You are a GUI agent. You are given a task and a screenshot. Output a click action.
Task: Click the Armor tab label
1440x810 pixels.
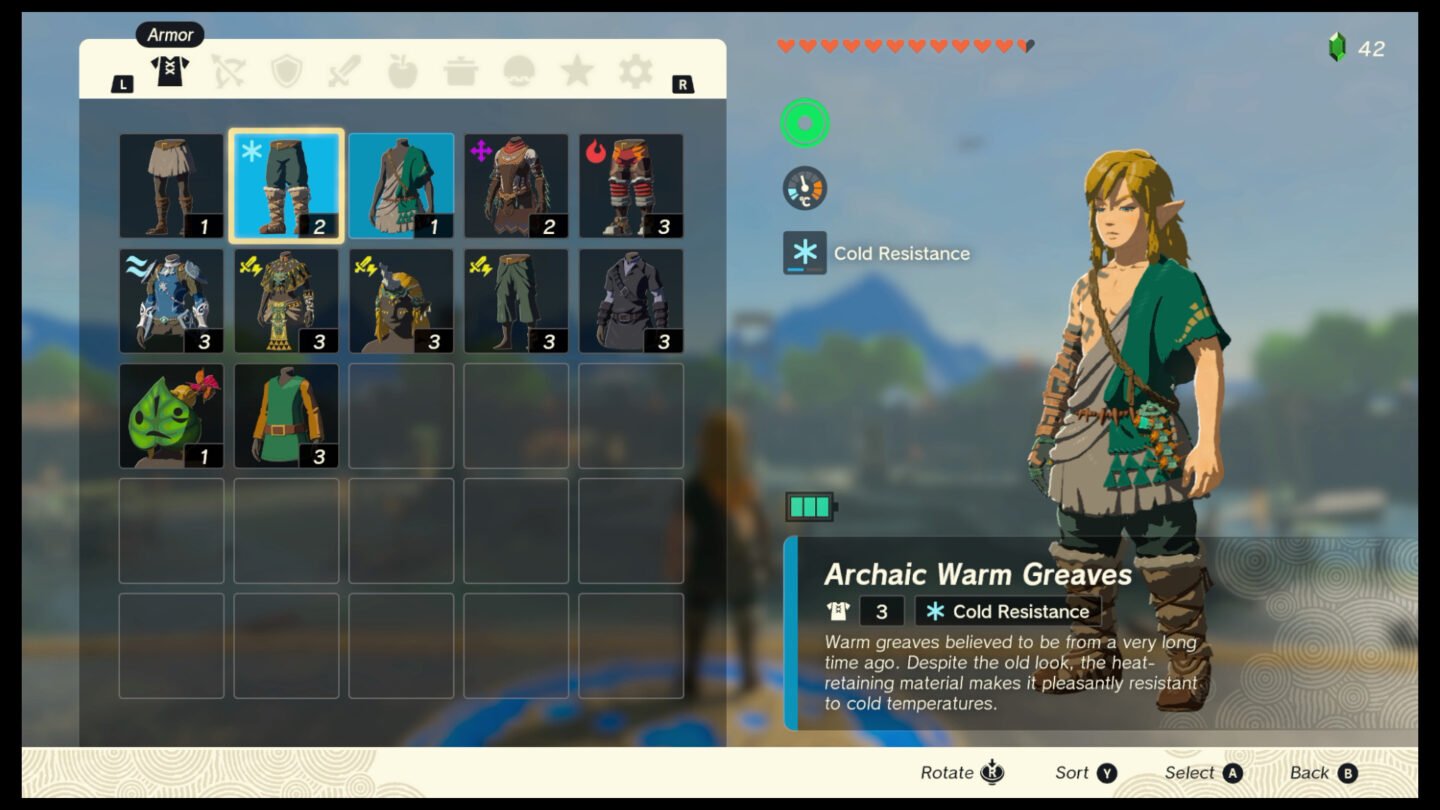click(x=169, y=34)
